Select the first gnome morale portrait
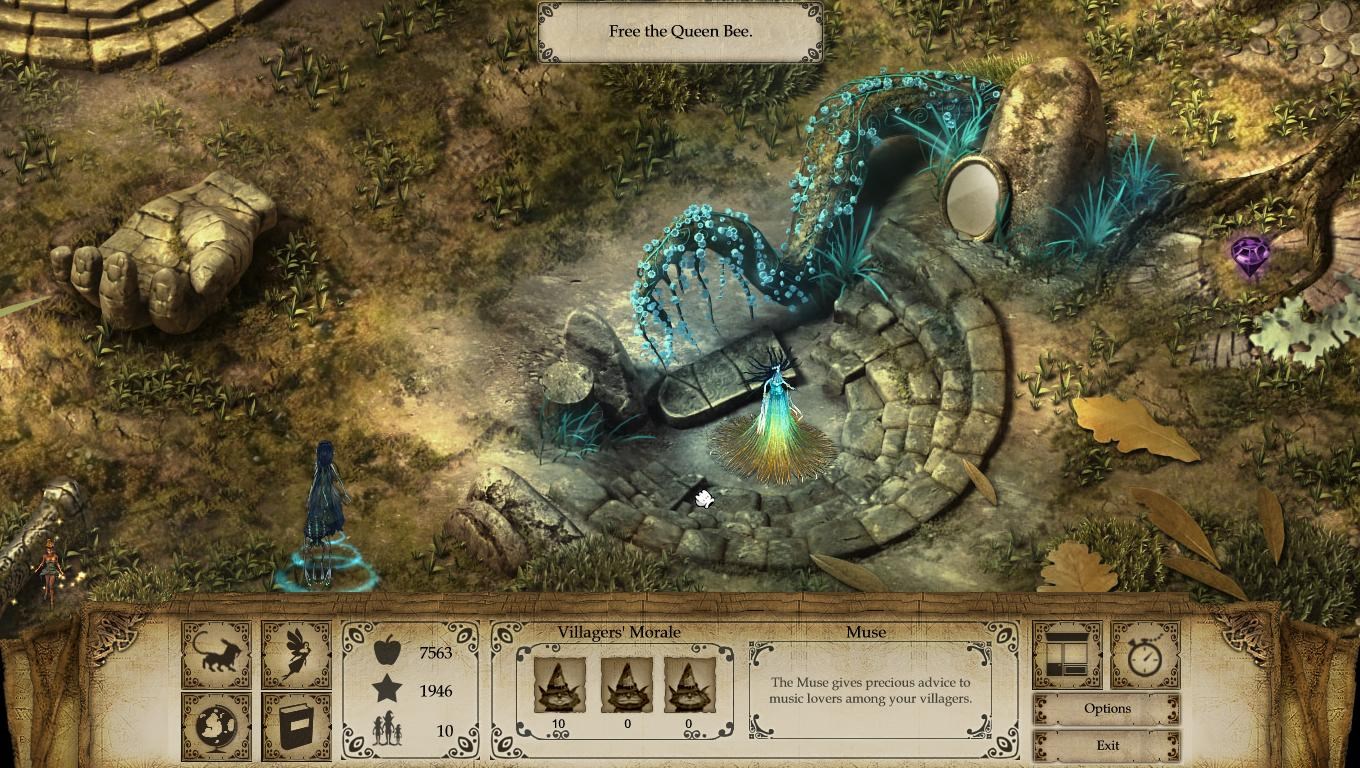The width and height of the screenshot is (1360, 768). 558,686
